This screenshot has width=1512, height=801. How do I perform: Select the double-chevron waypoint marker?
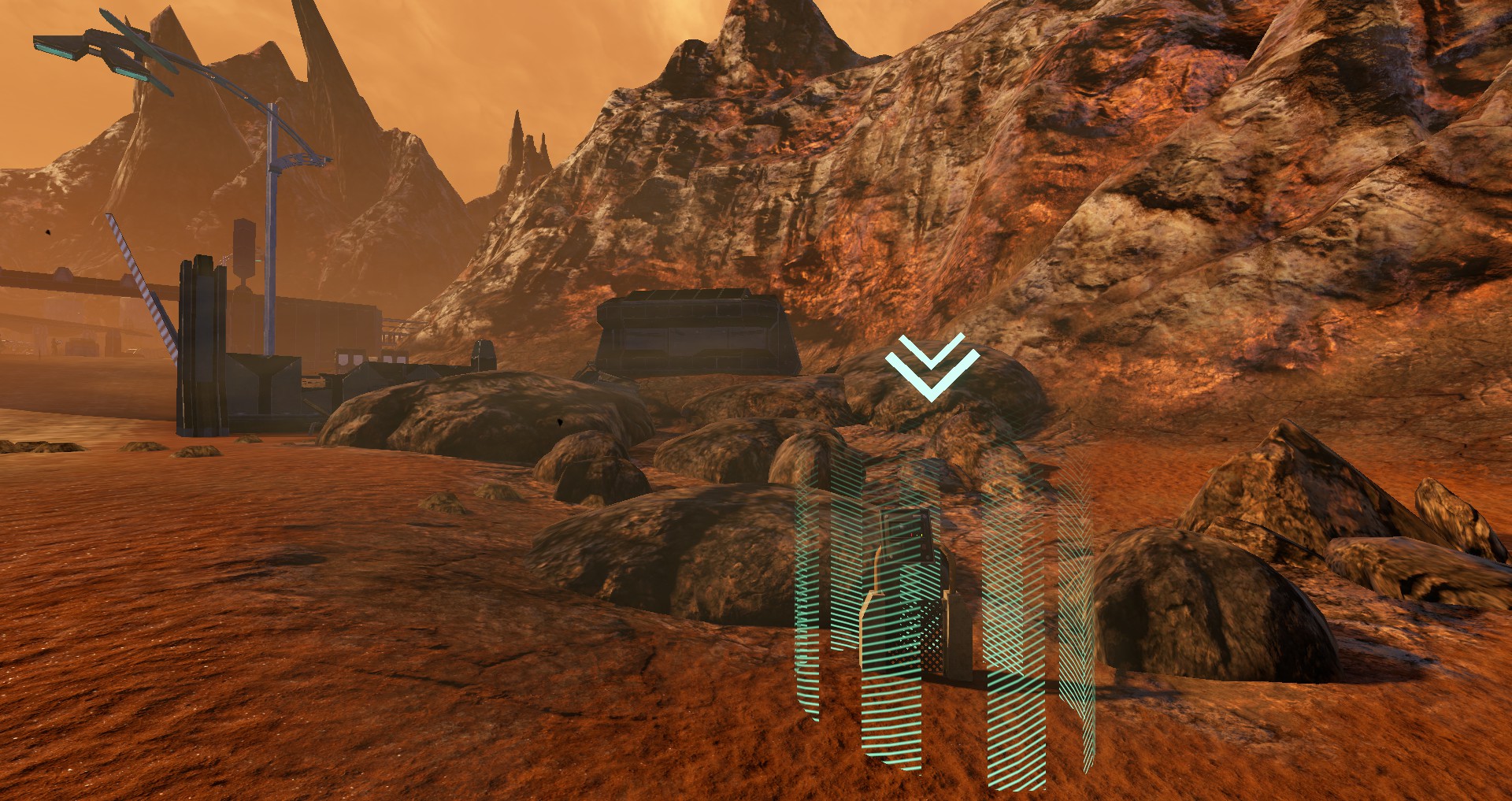[x=932, y=367]
